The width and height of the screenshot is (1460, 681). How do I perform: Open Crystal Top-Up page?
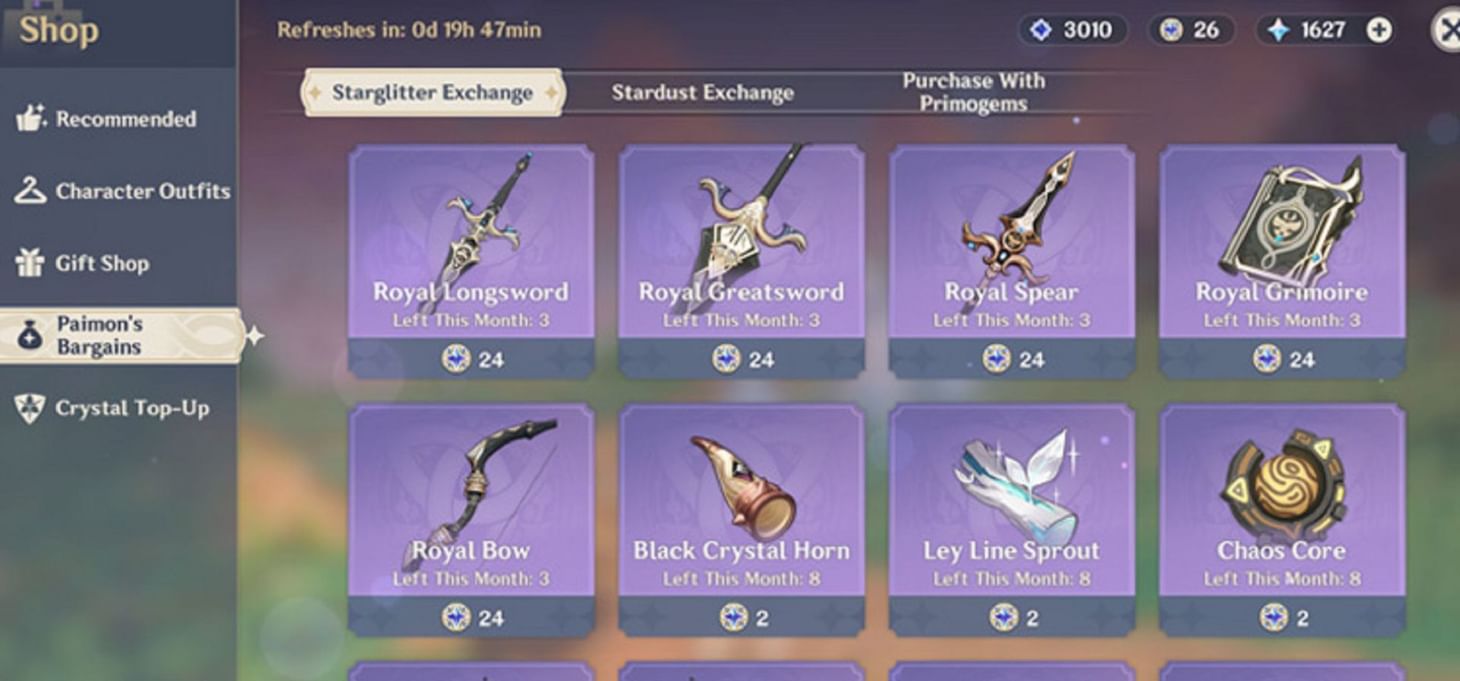tap(112, 408)
